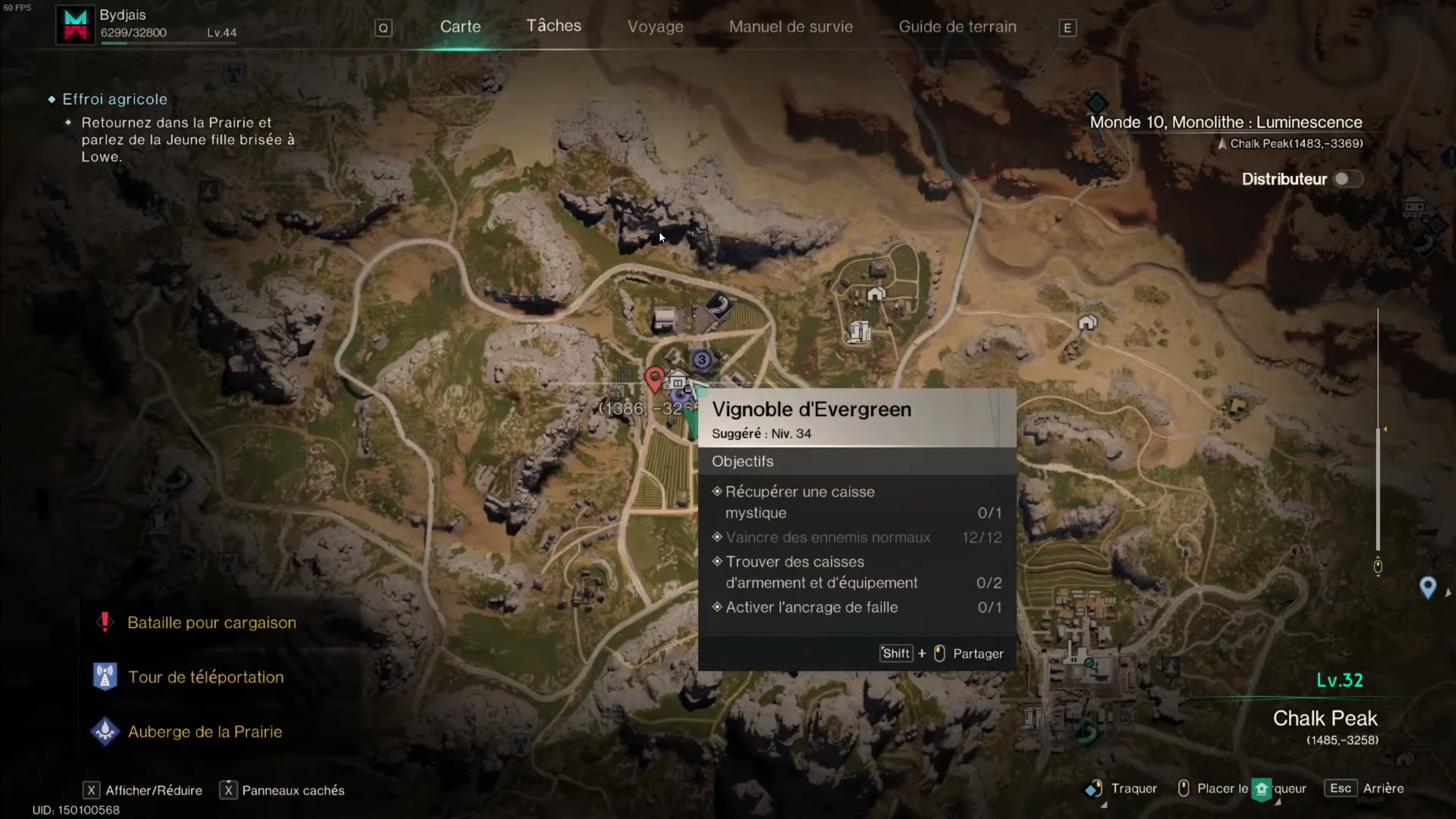Image resolution: width=1456 pixels, height=819 pixels.
Task: Select Auberge de la Prairie entry
Action: pos(205,732)
